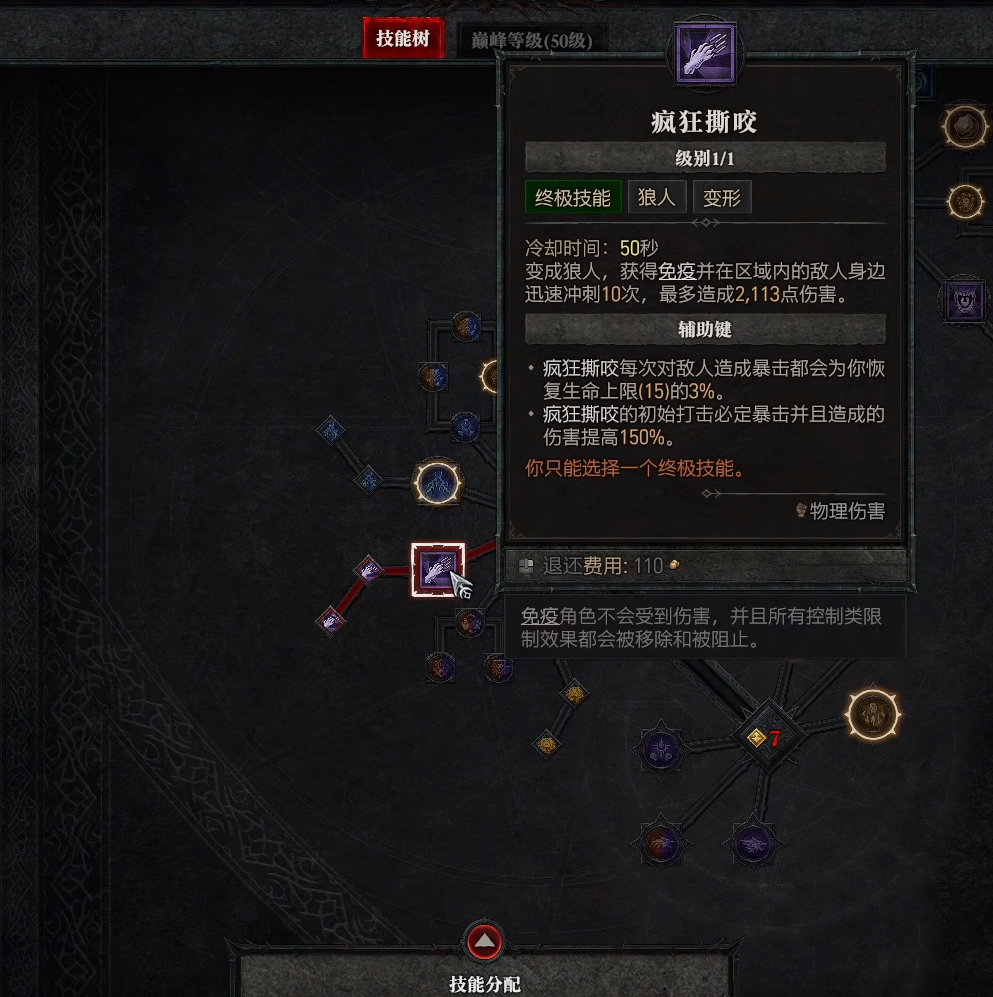The width and height of the screenshot is (993, 997).
Task: Expand the 技能分配 panel with the red arrow
Action: pos(484,941)
